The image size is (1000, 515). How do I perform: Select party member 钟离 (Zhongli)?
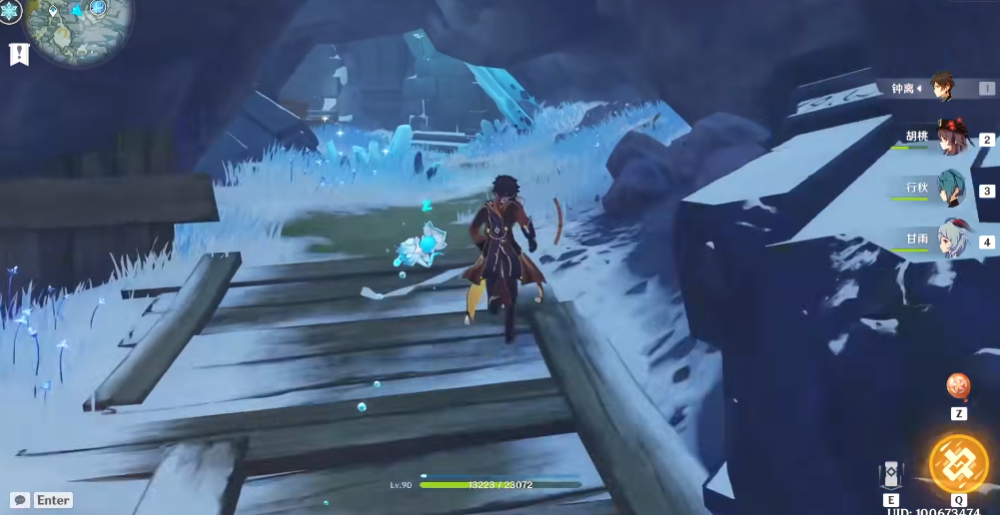pyautogui.click(x=942, y=87)
